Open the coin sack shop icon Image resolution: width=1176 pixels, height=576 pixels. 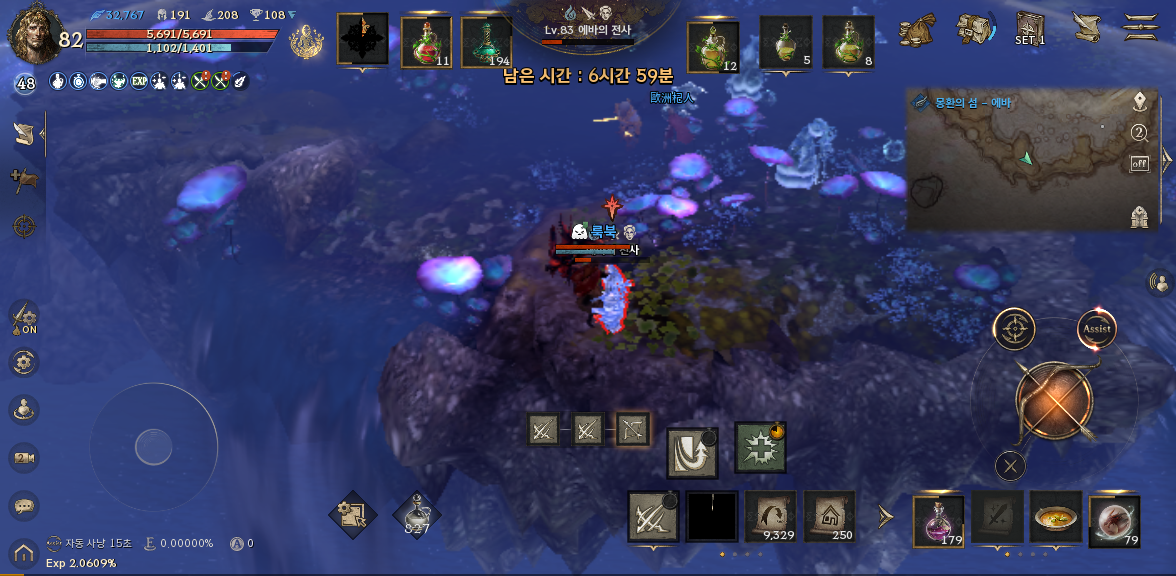pyautogui.click(x=916, y=29)
